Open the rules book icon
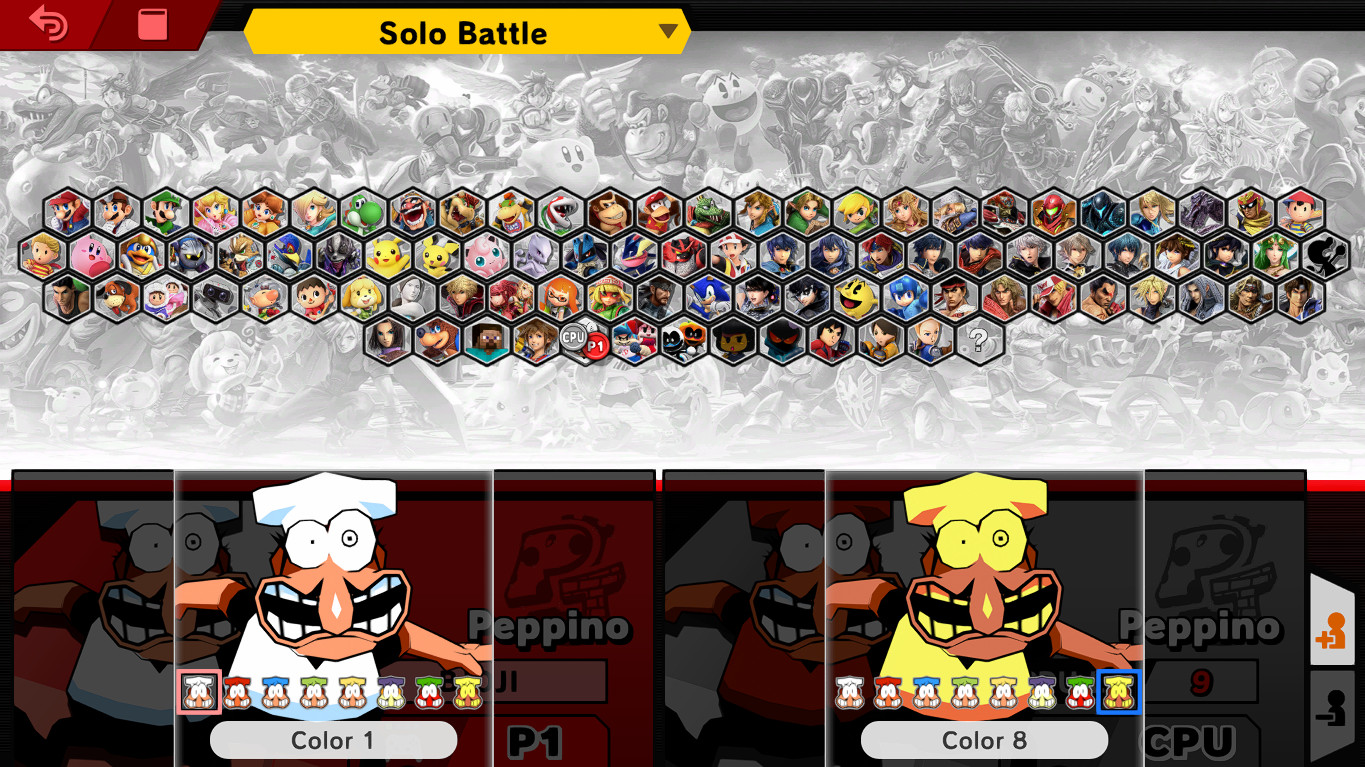Viewport: 1365px width, 767px height. [151, 24]
